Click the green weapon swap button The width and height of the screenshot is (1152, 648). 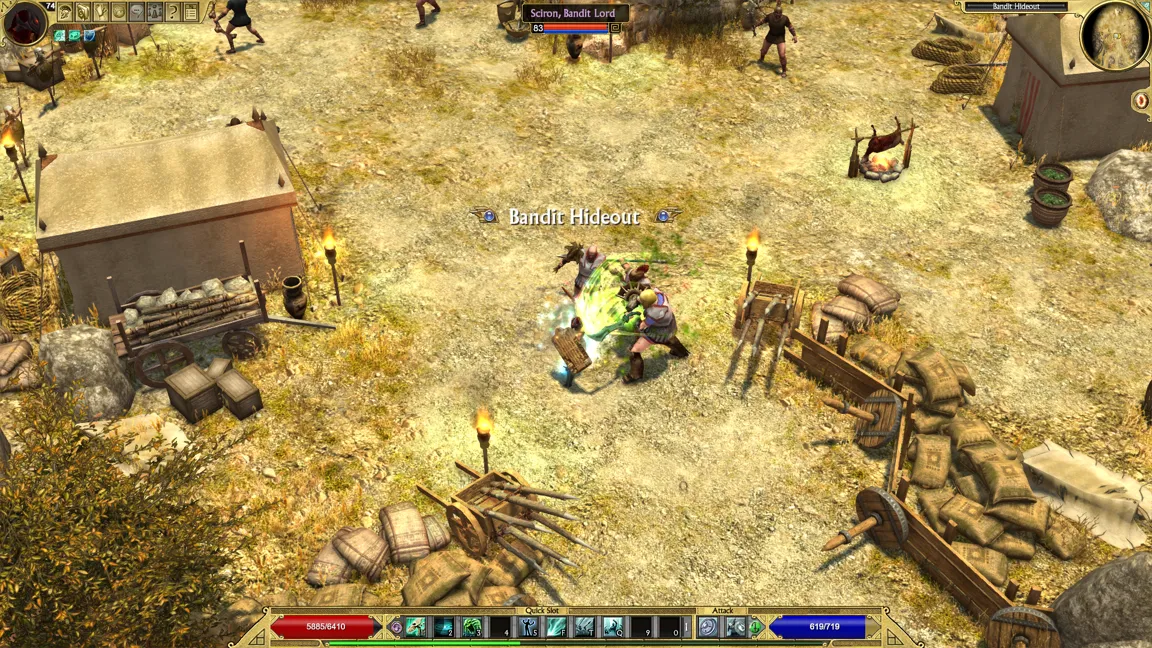pyautogui.click(x=756, y=627)
